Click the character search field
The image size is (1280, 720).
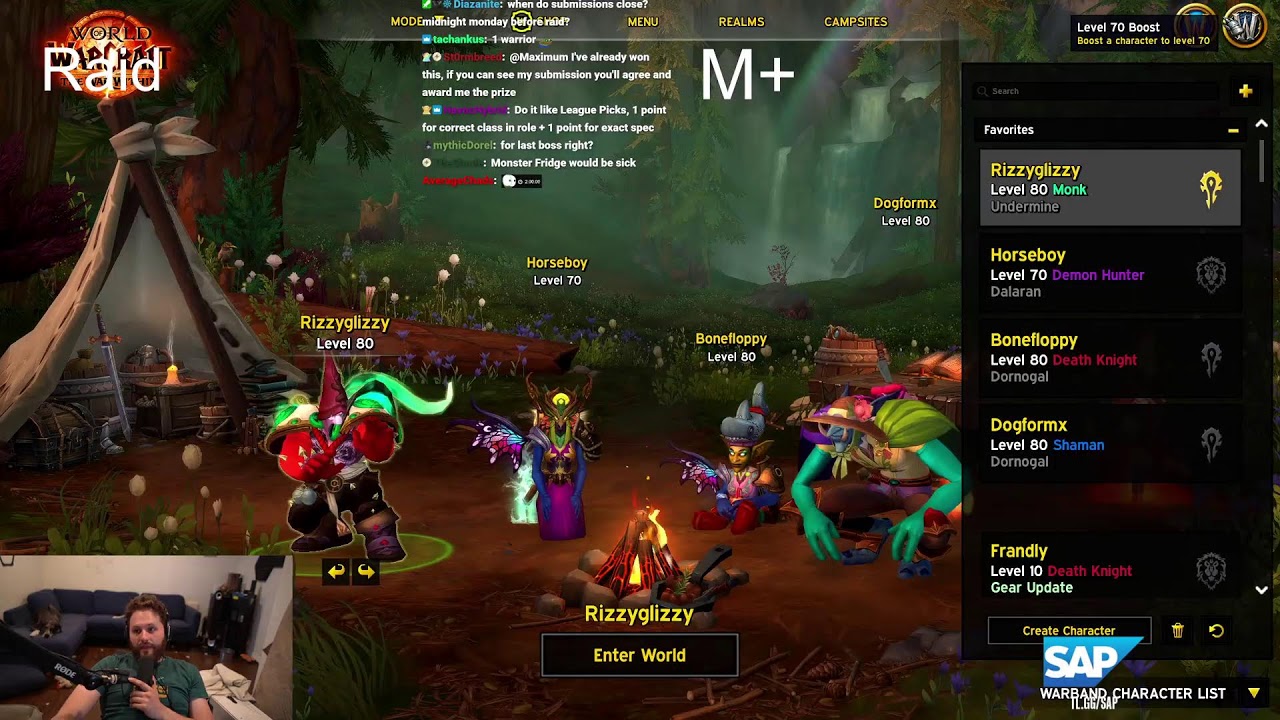1096,91
